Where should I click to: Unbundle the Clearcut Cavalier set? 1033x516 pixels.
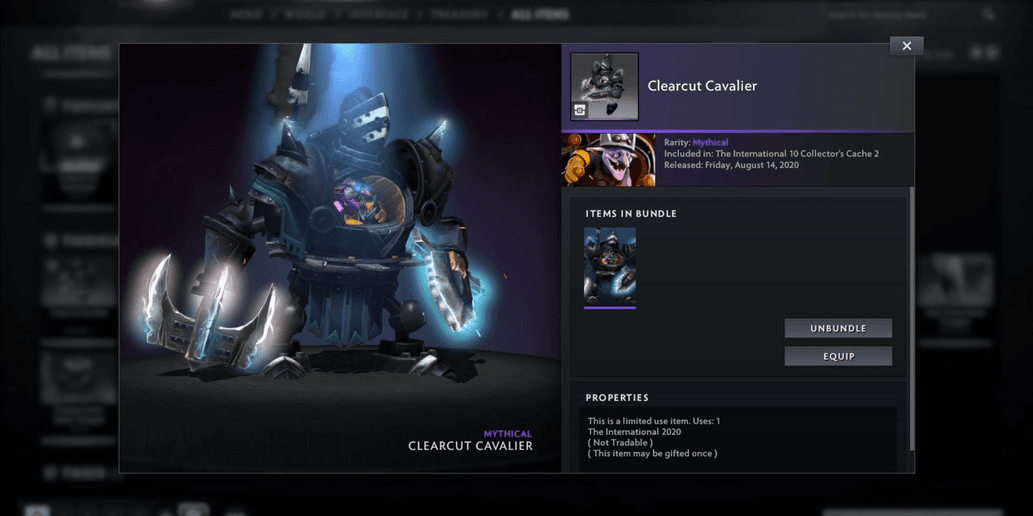click(838, 328)
